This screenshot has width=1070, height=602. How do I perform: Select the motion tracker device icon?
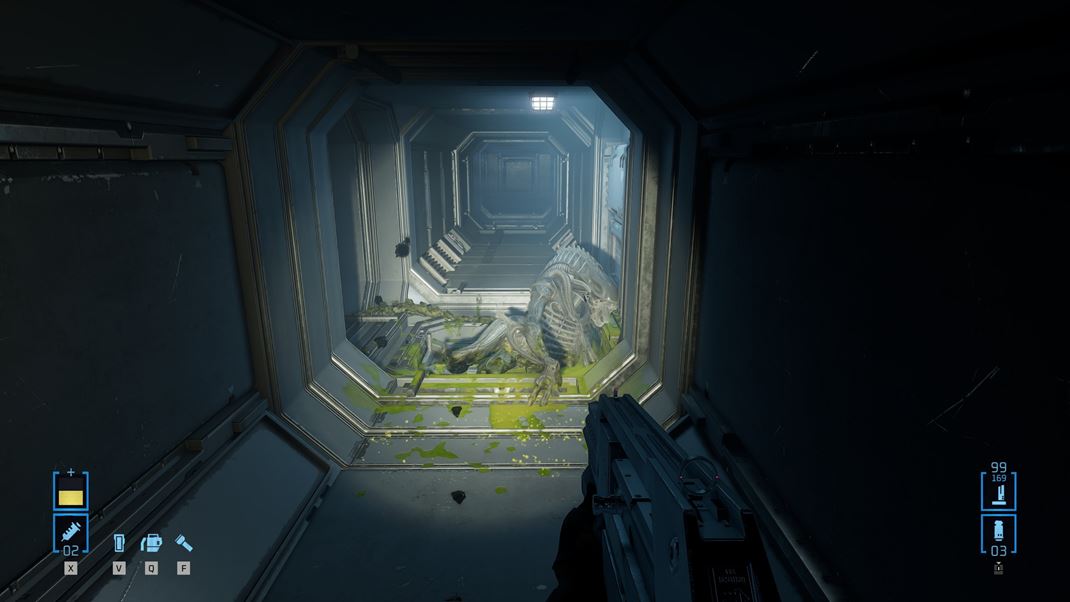click(x=119, y=543)
